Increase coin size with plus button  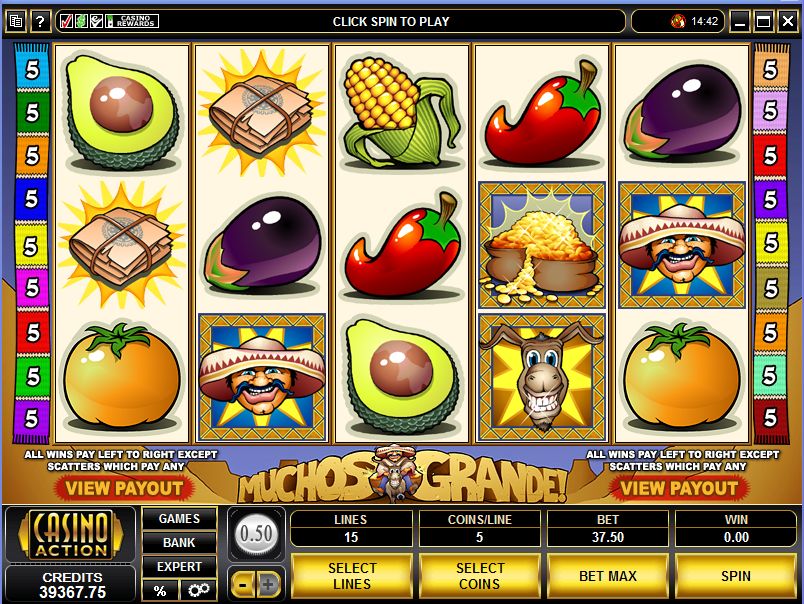tap(269, 583)
